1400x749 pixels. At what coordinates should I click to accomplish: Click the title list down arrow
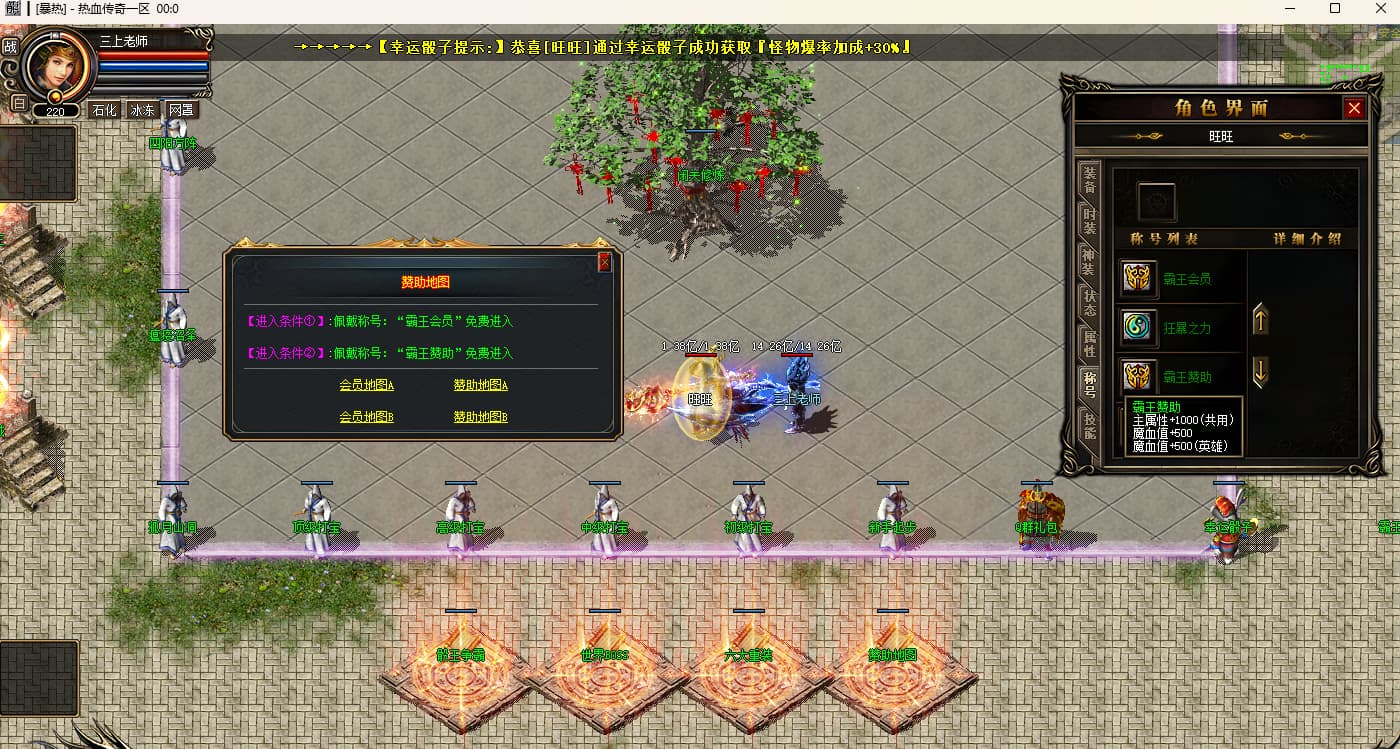click(1261, 372)
